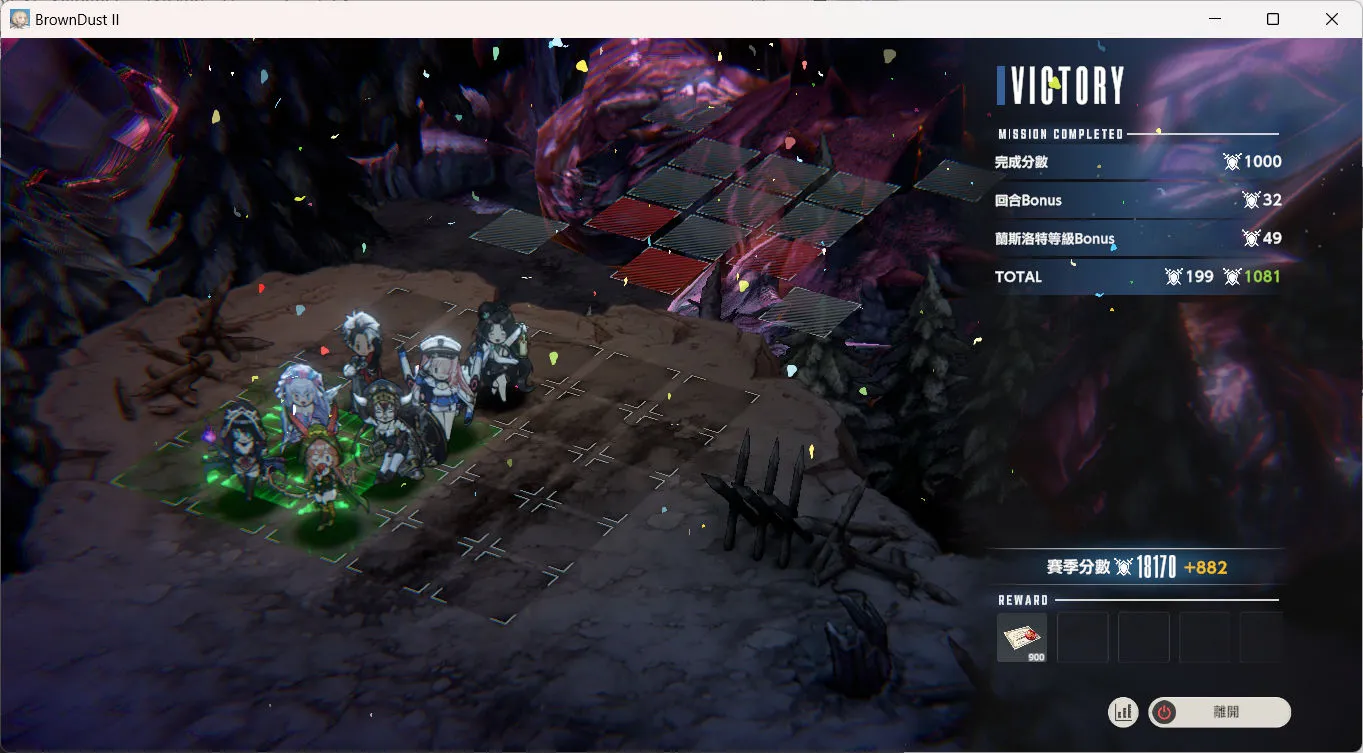Viewport: 1363px width, 753px height.
Task: Click the 離開 leave button
Action: point(1219,712)
